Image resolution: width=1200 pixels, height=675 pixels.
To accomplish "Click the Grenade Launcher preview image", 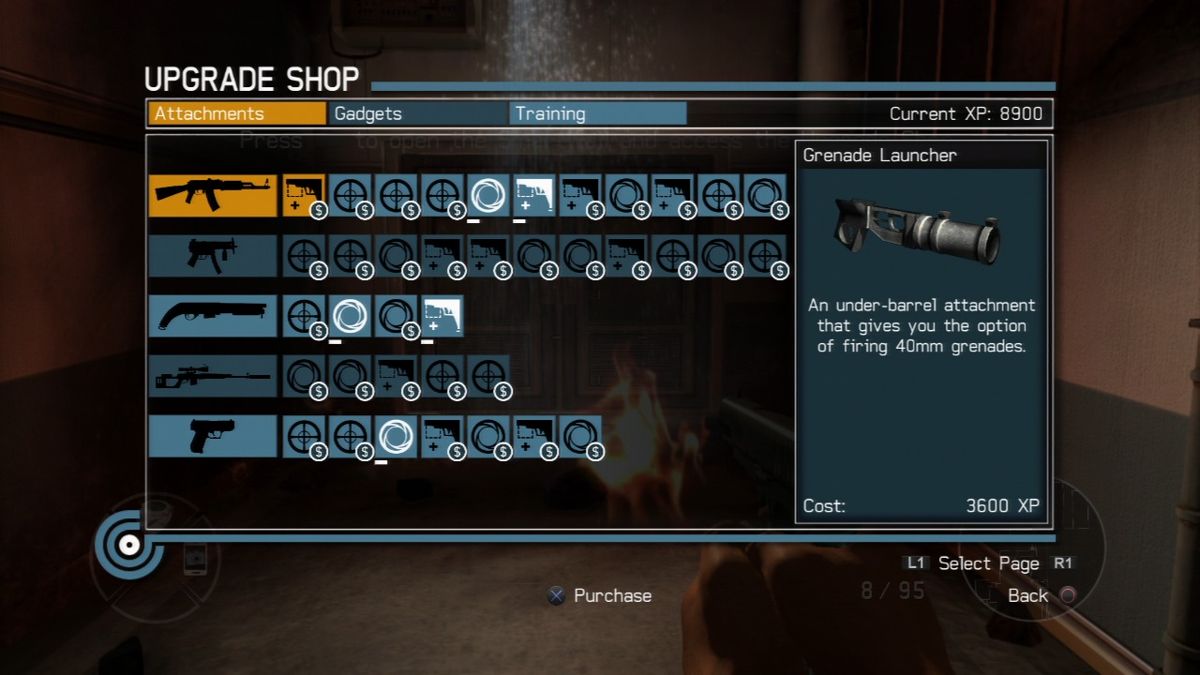I will click(920, 230).
